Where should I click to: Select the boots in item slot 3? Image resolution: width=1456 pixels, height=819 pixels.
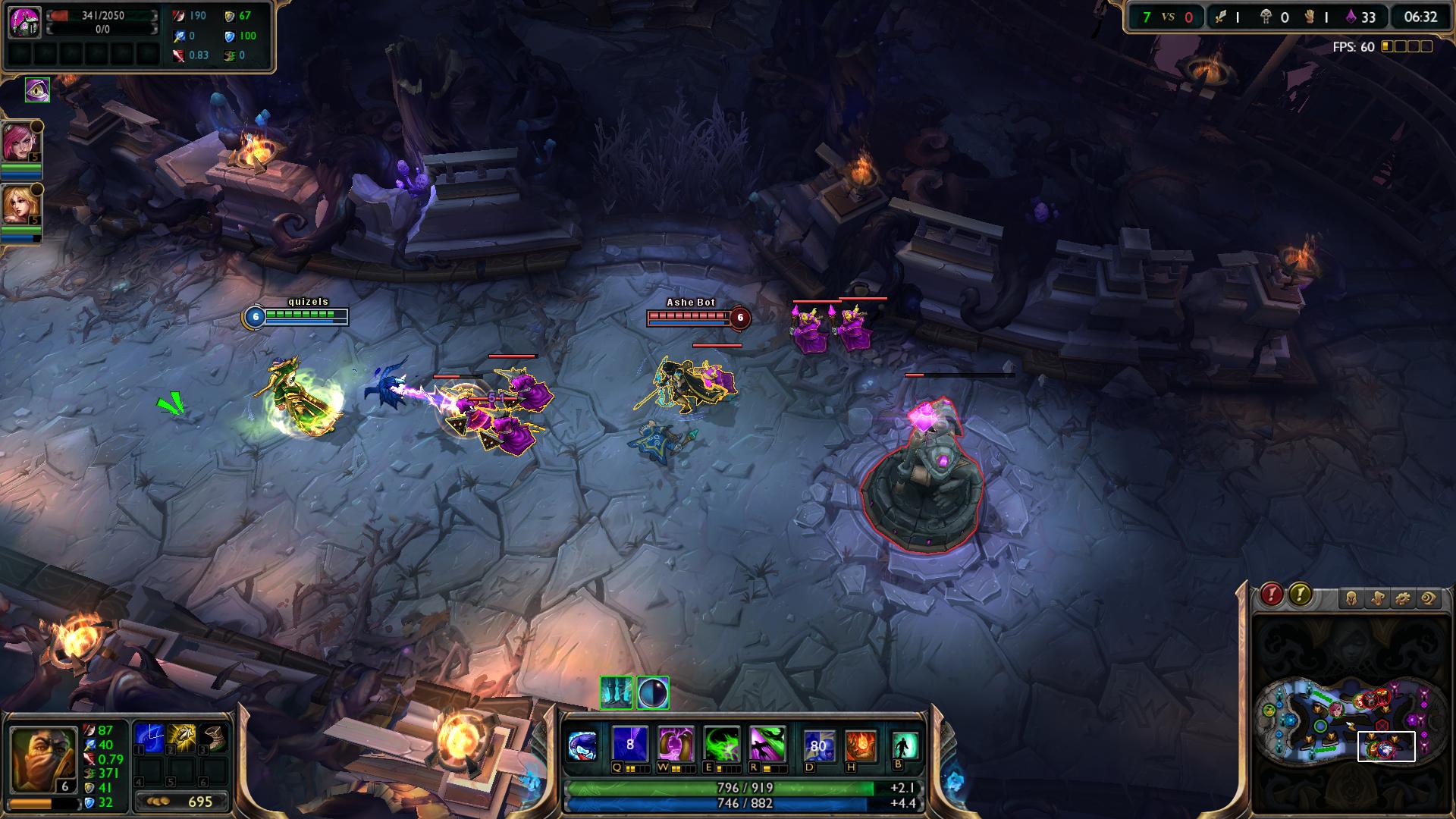pyautogui.click(x=215, y=738)
